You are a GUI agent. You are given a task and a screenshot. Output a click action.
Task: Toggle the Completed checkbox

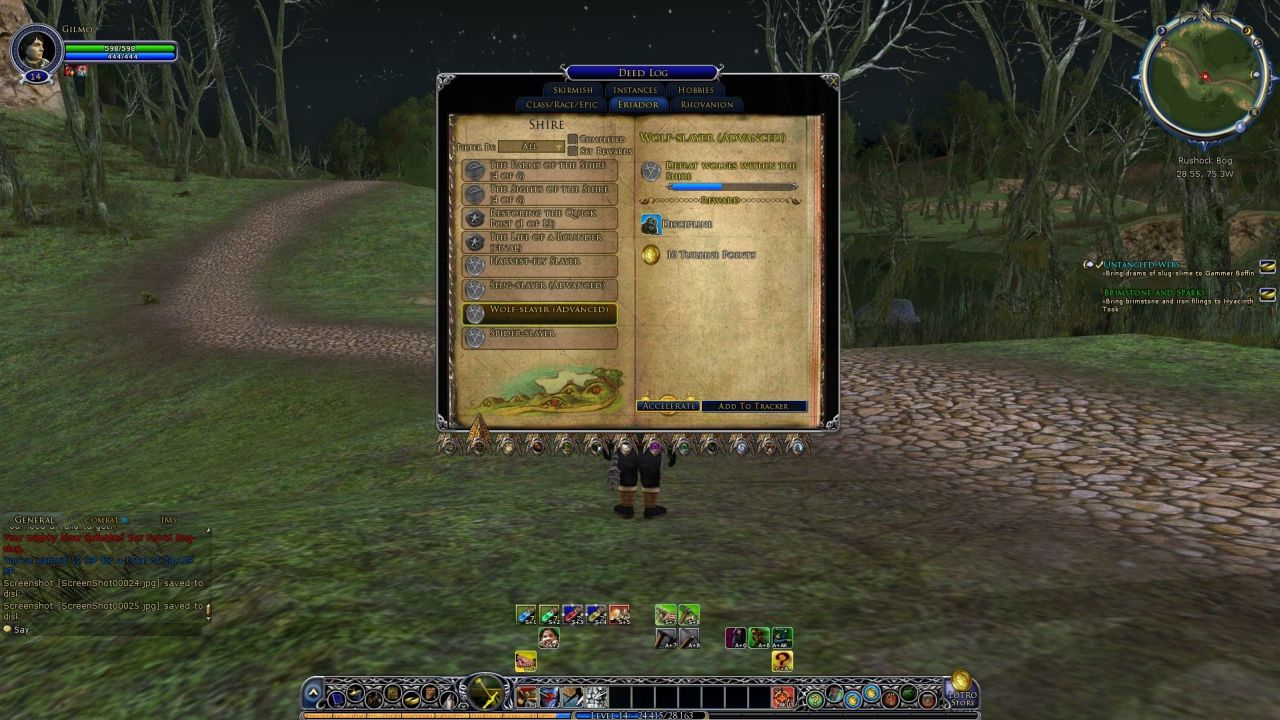click(573, 139)
